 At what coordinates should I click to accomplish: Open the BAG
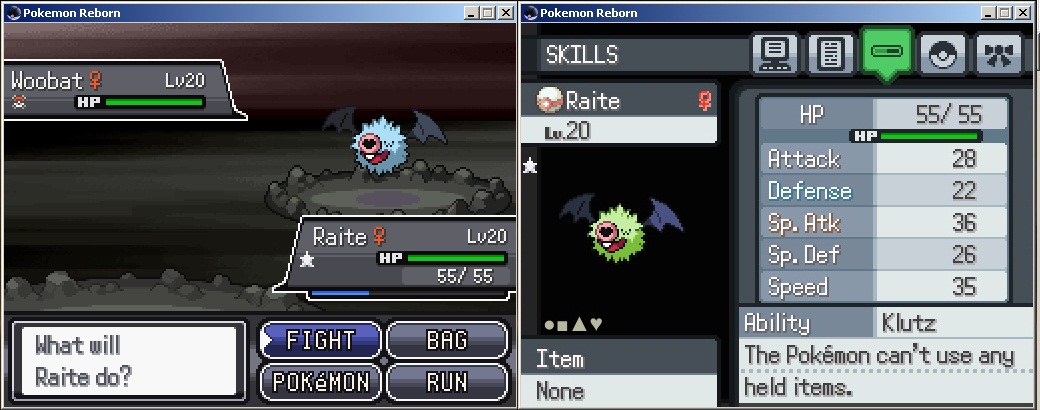446,340
